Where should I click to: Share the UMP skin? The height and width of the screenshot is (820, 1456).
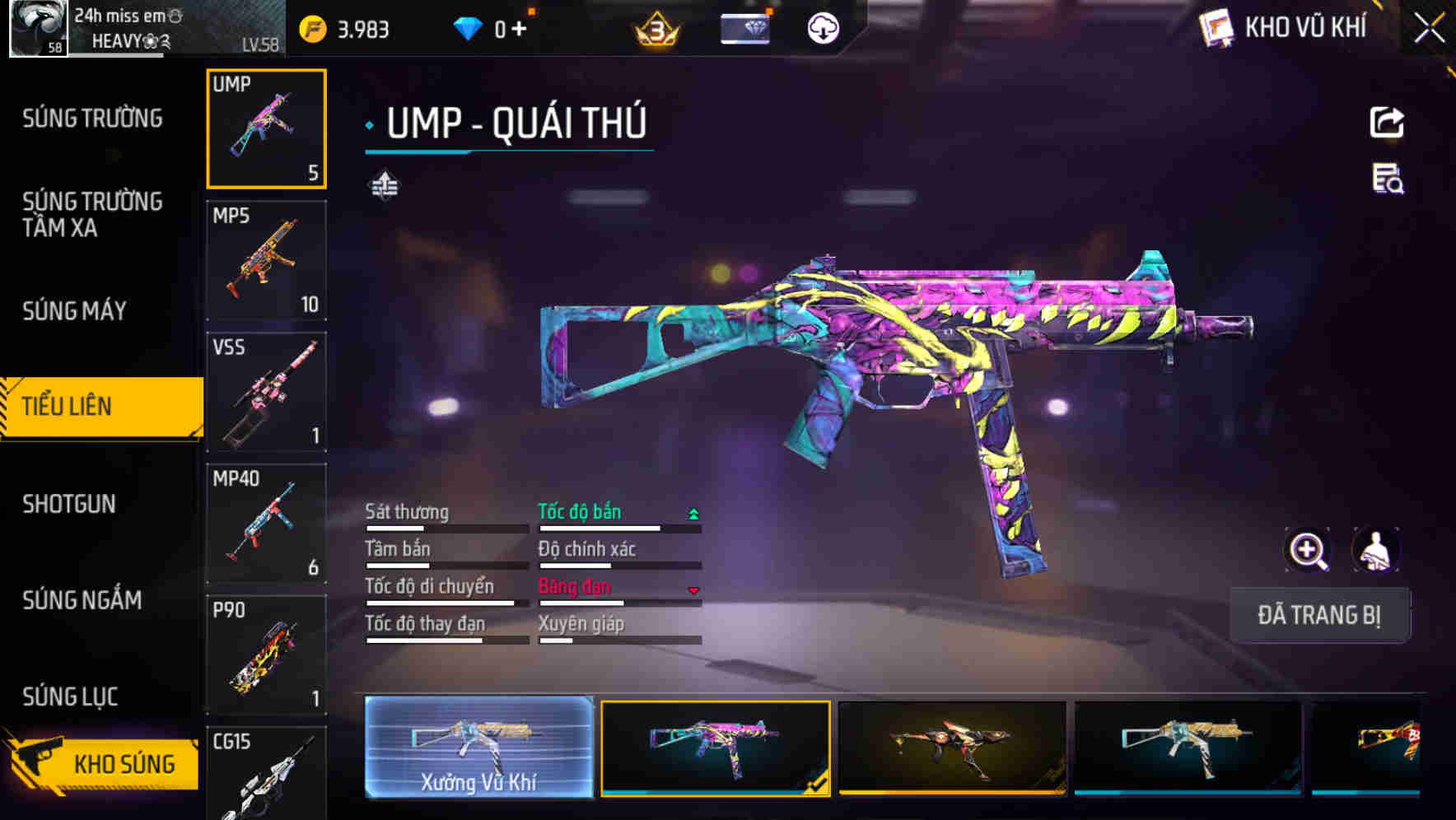1386,123
